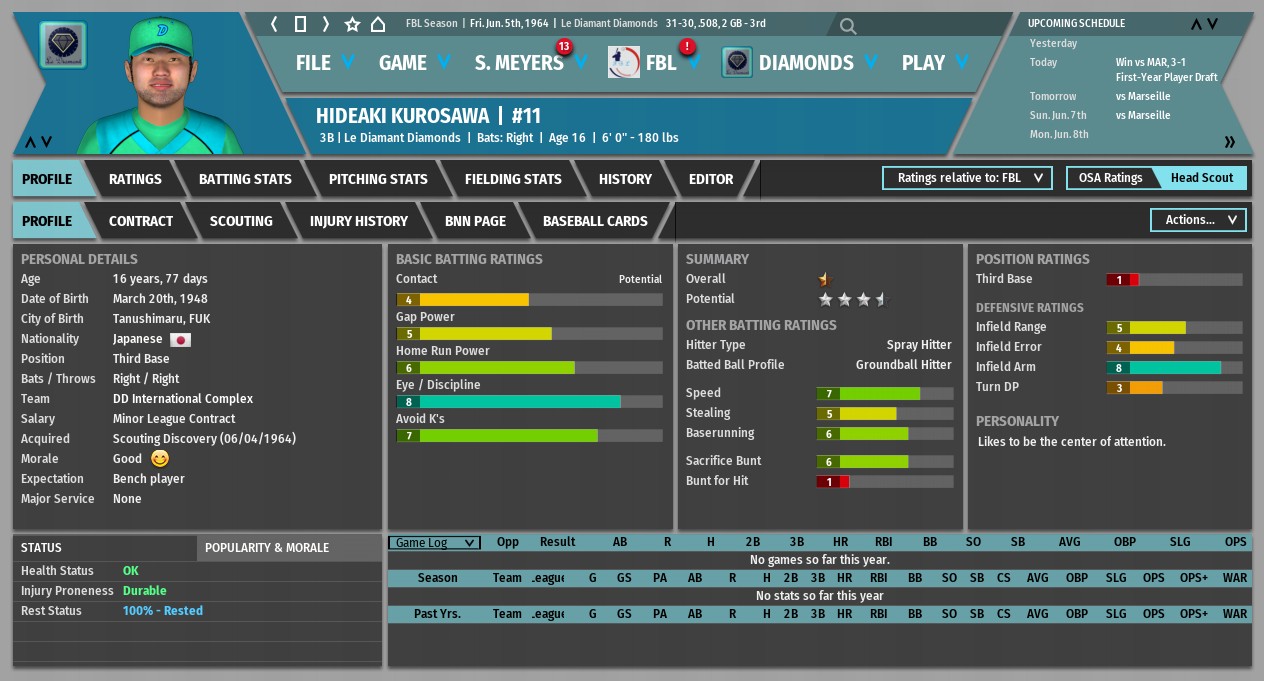Image resolution: width=1264 pixels, height=681 pixels.
Task: Open the DIAMONDS team menu
Action: click(x=805, y=63)
